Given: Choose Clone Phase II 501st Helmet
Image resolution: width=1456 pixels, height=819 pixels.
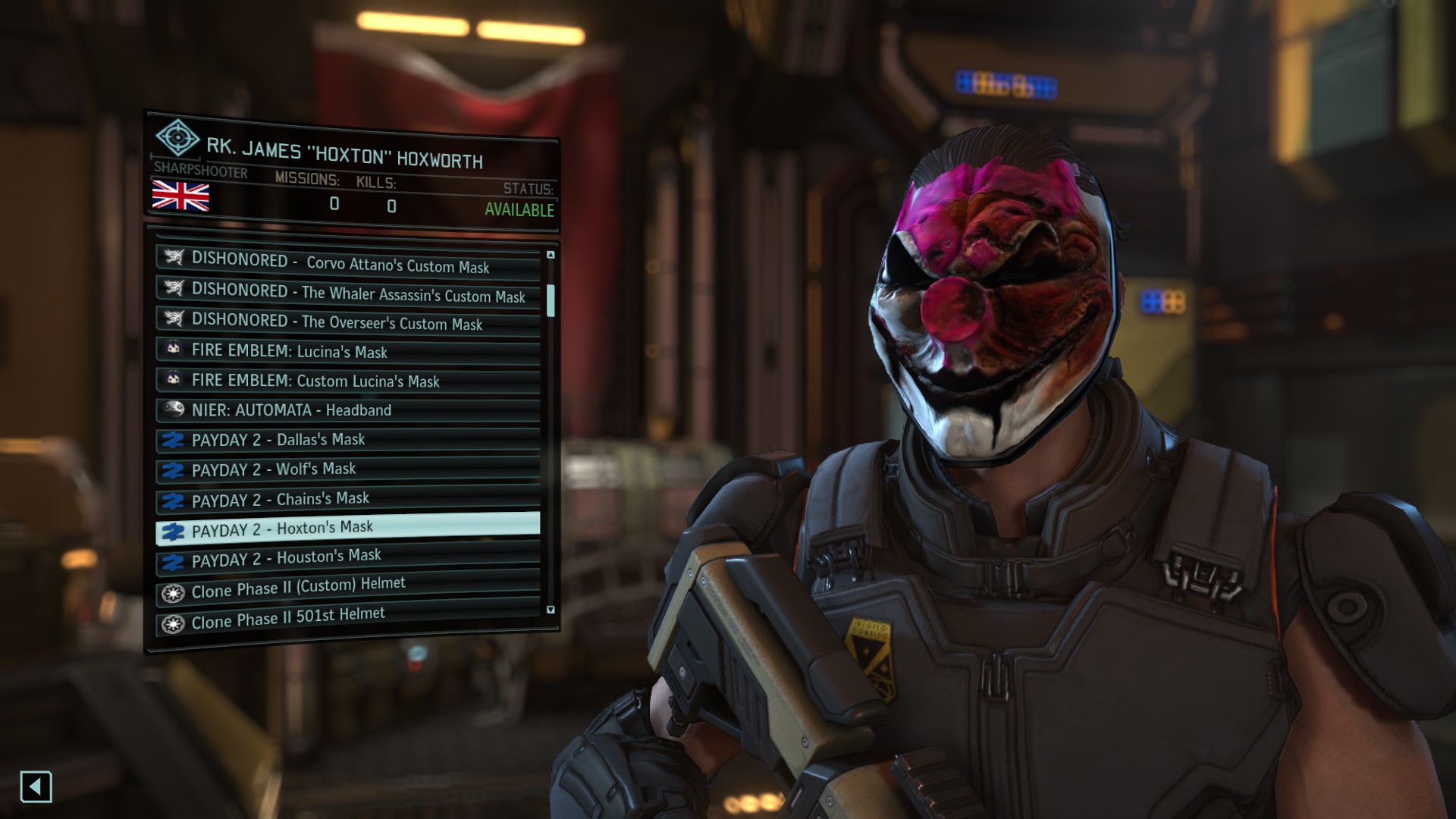Looking at the screenshot, I should [x=349, y=618].
